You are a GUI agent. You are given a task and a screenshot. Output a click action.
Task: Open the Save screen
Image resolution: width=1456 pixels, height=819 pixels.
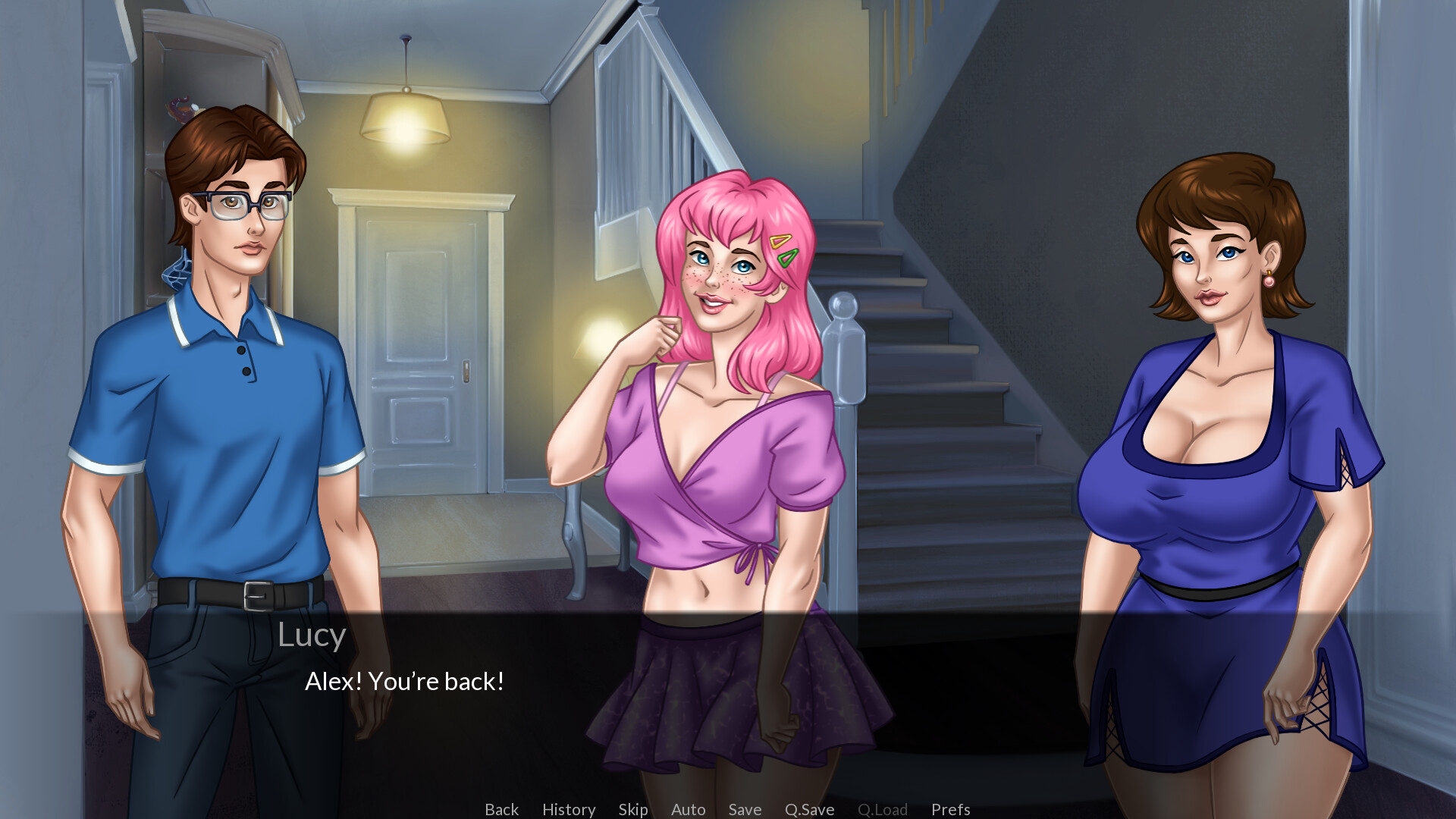[744, 809]
